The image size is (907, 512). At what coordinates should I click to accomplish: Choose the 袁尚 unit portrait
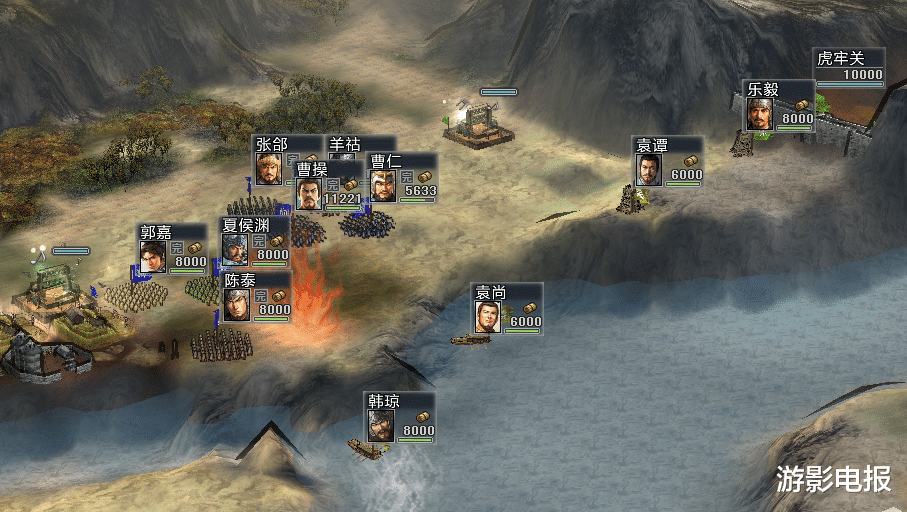click(x=487, y=317)
